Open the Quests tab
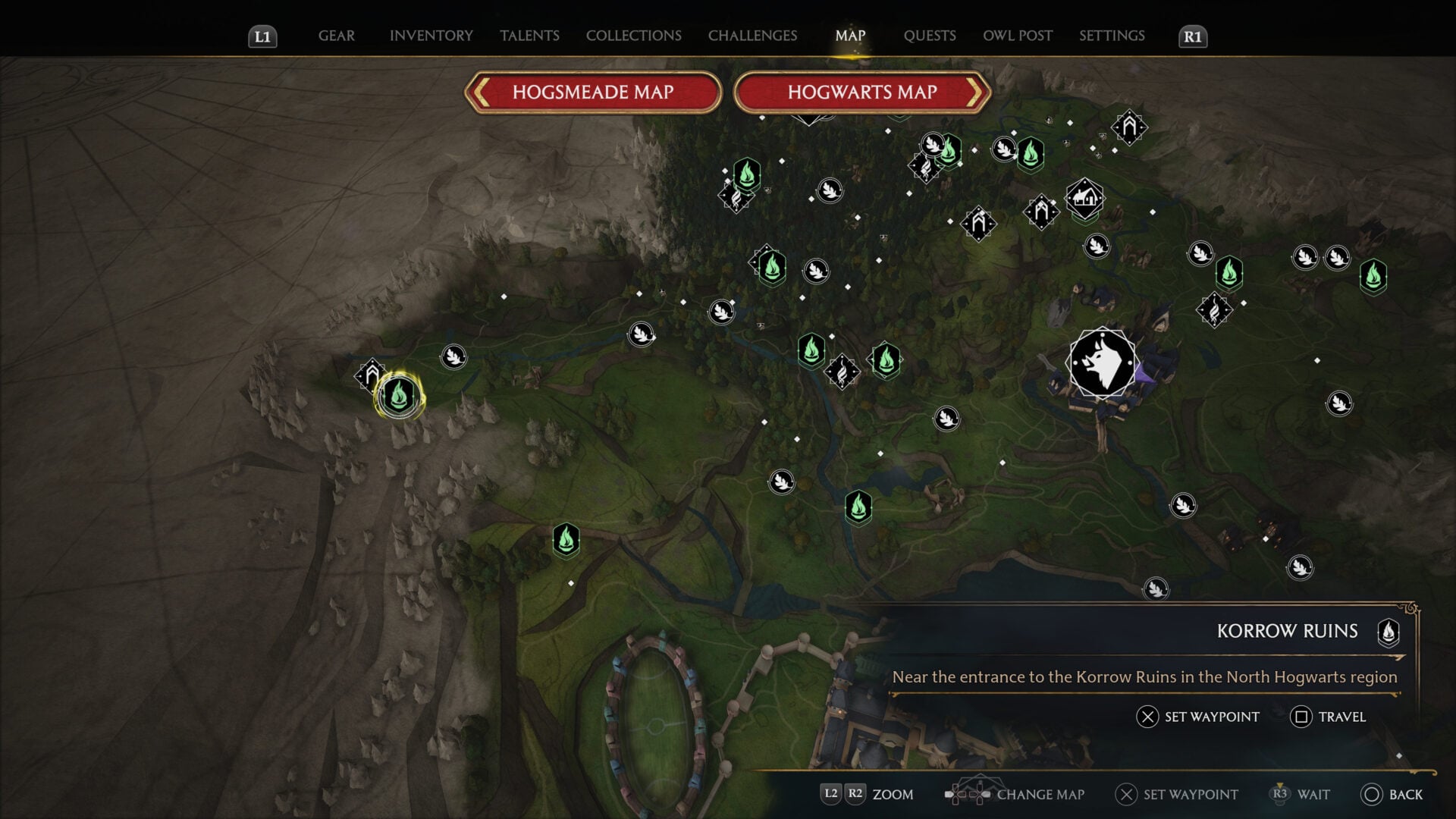 tap(929, 36)
